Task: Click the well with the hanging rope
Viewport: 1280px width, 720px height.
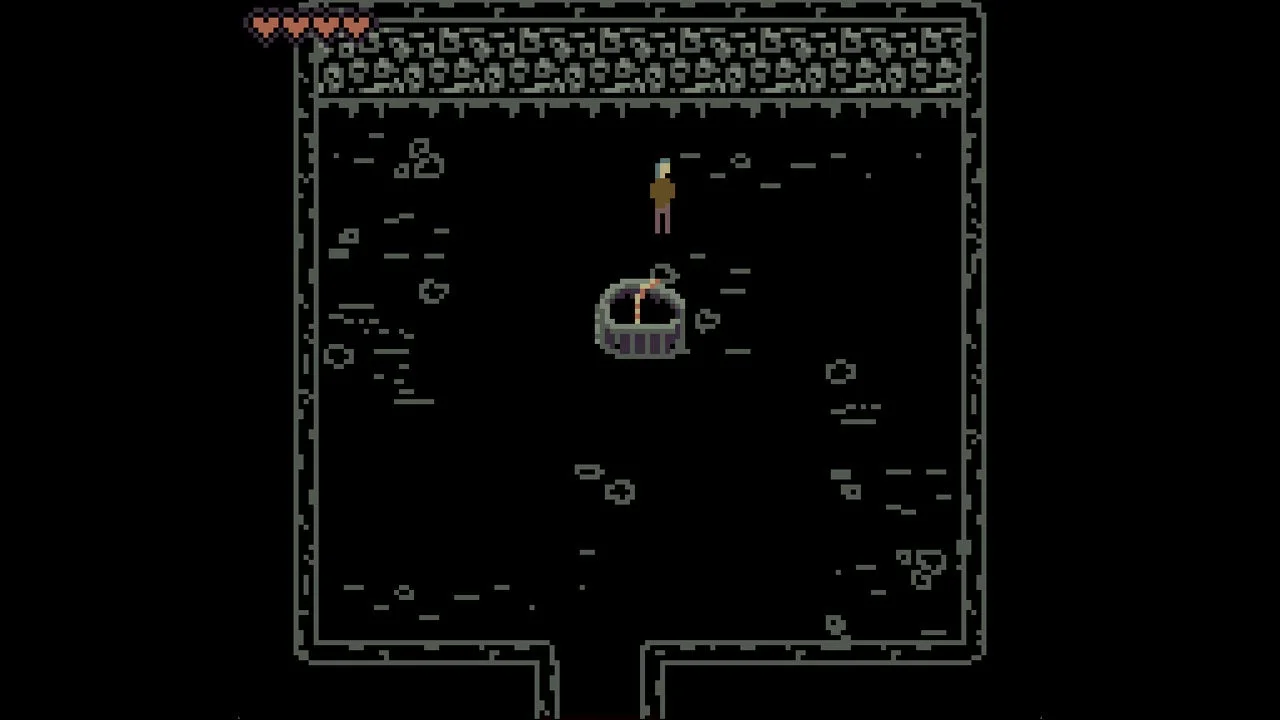Action: pyautogui.click(x=640, y=320)
